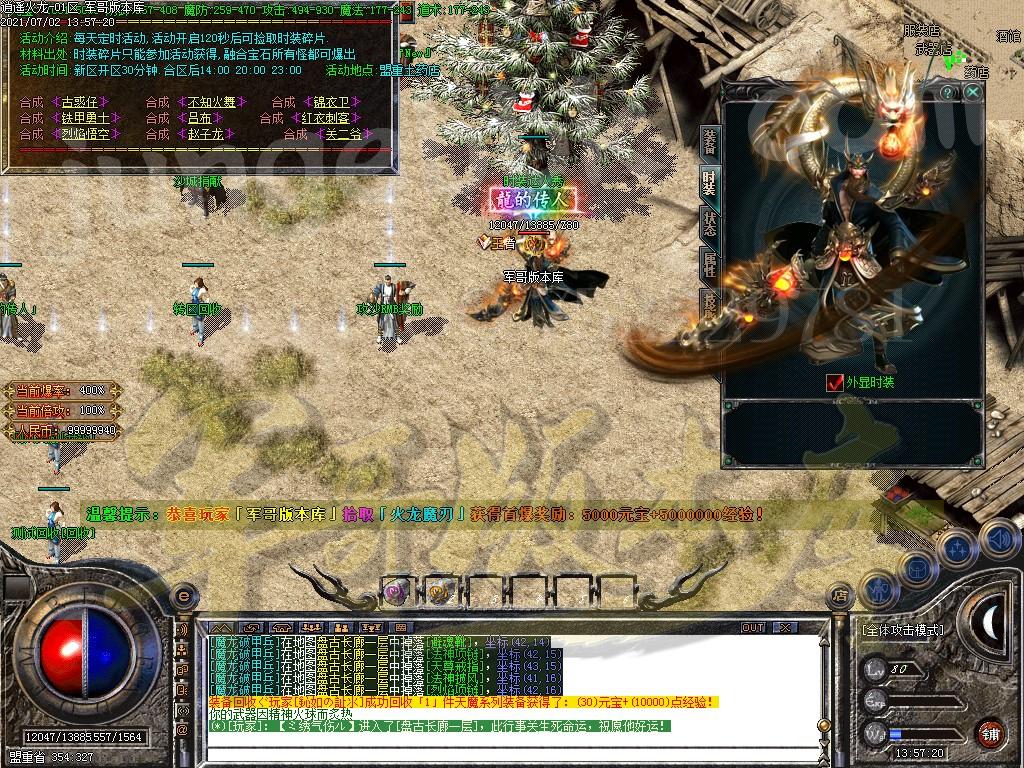Open the red 铺 store button
Image resolution: width=1024 pixels, height=768 pixels.
[x=990, y=733]
